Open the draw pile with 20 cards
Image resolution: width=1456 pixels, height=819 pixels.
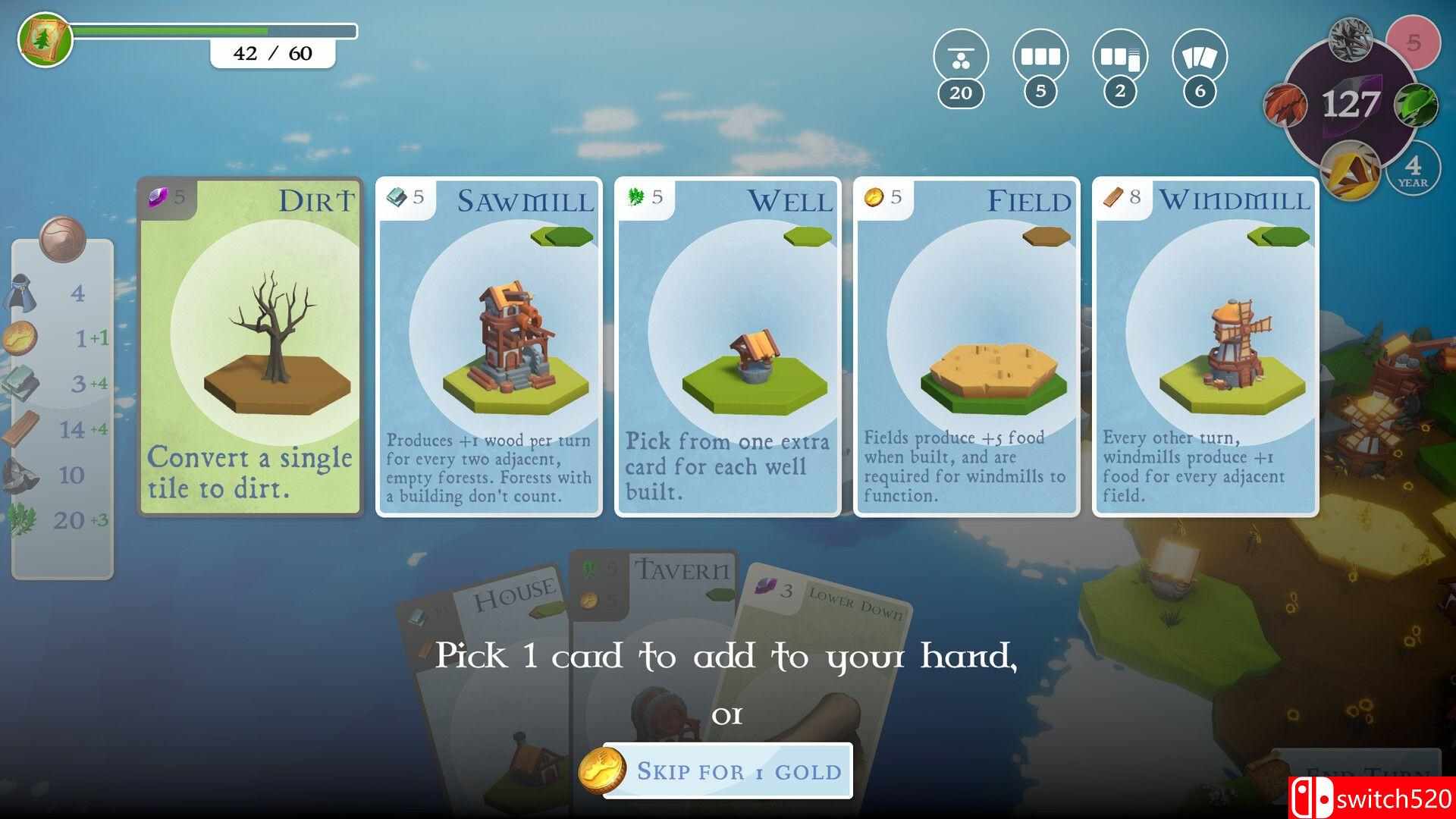coord(961,57)
